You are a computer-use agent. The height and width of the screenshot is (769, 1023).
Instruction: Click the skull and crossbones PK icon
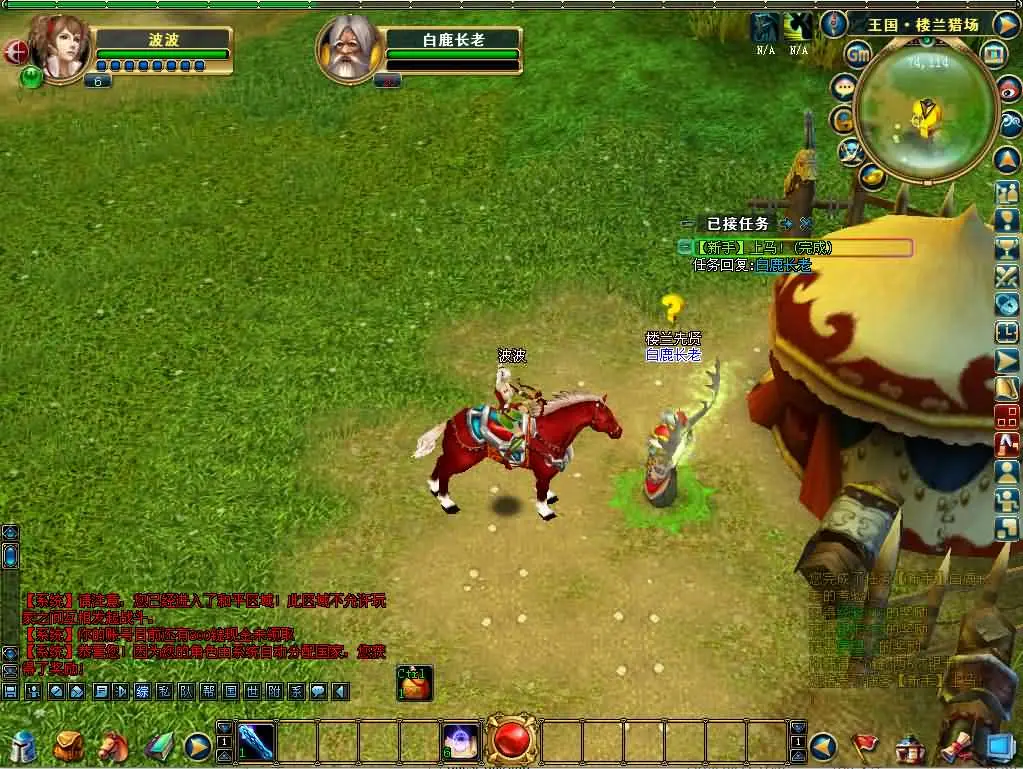[851, 151]
